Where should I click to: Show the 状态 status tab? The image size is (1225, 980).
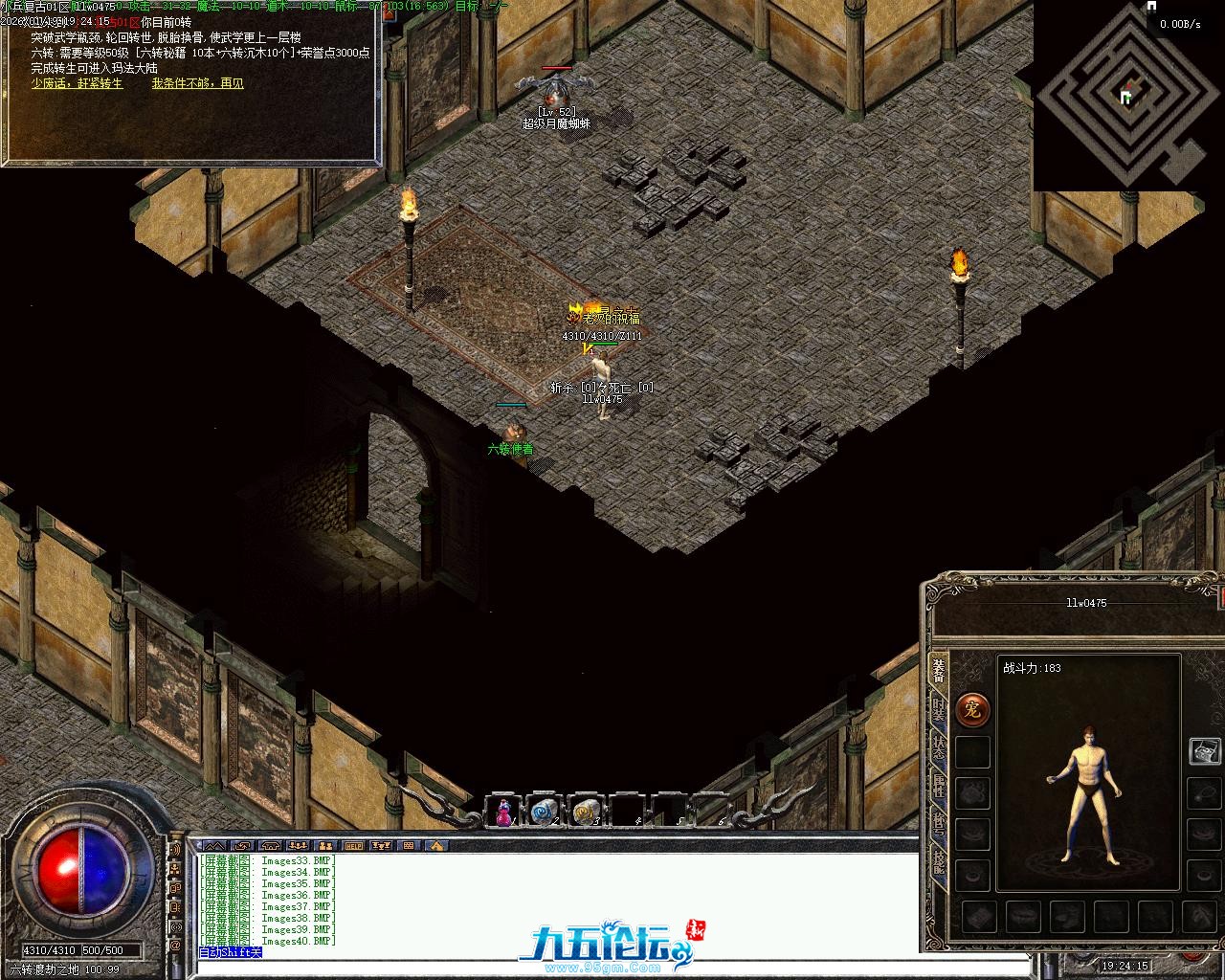[x=938, y=746]
